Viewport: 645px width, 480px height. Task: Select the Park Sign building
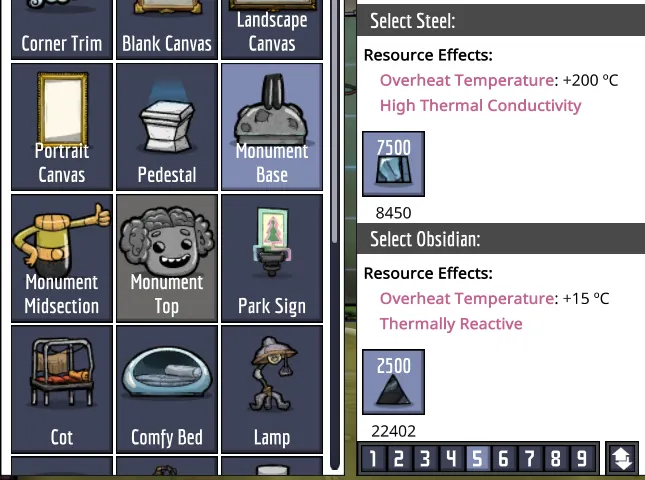click(x=272, y=258)
